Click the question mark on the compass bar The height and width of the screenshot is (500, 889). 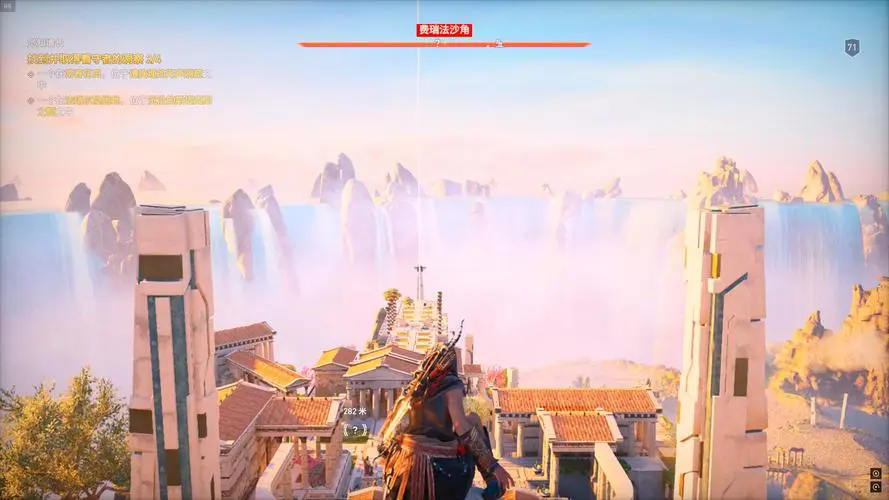point(437,44)
